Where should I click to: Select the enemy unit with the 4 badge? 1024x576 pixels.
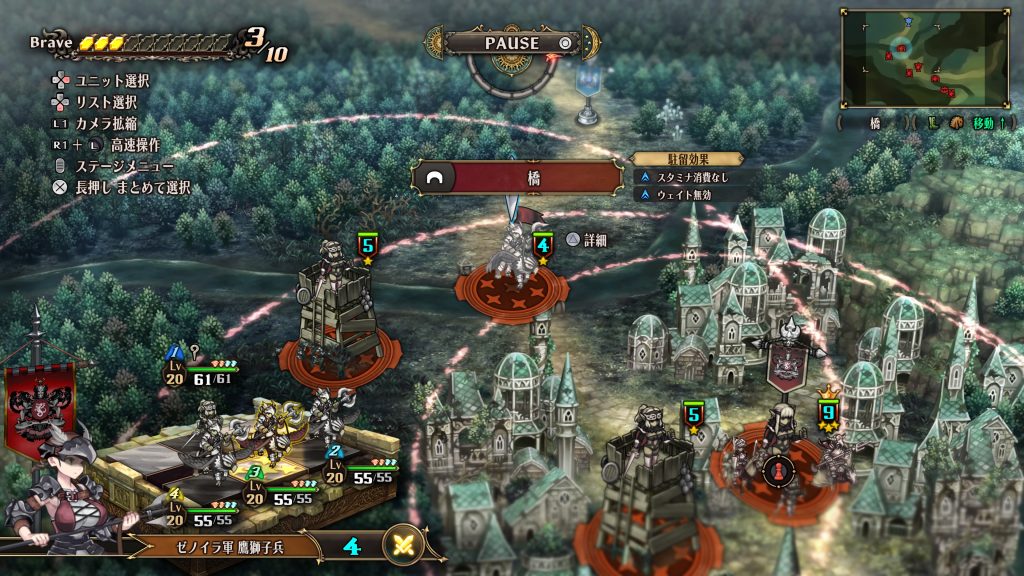coord(512,262)
